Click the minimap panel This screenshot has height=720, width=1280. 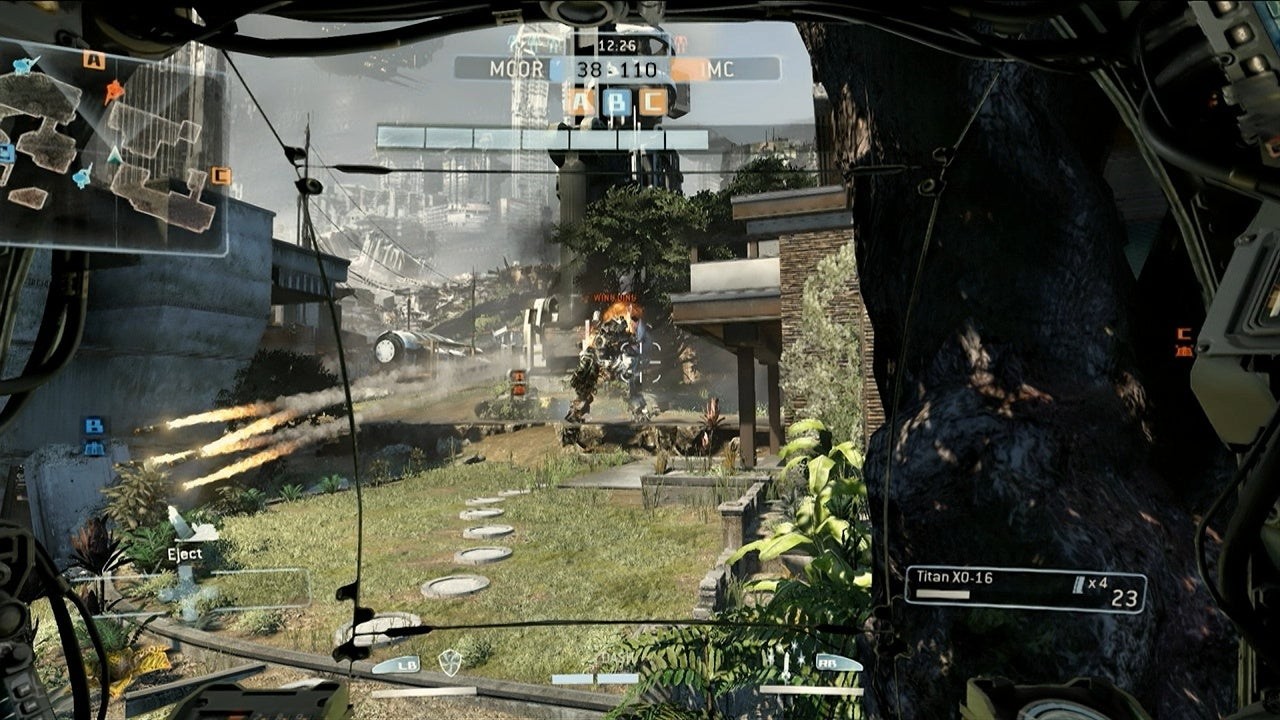point(112,150)
